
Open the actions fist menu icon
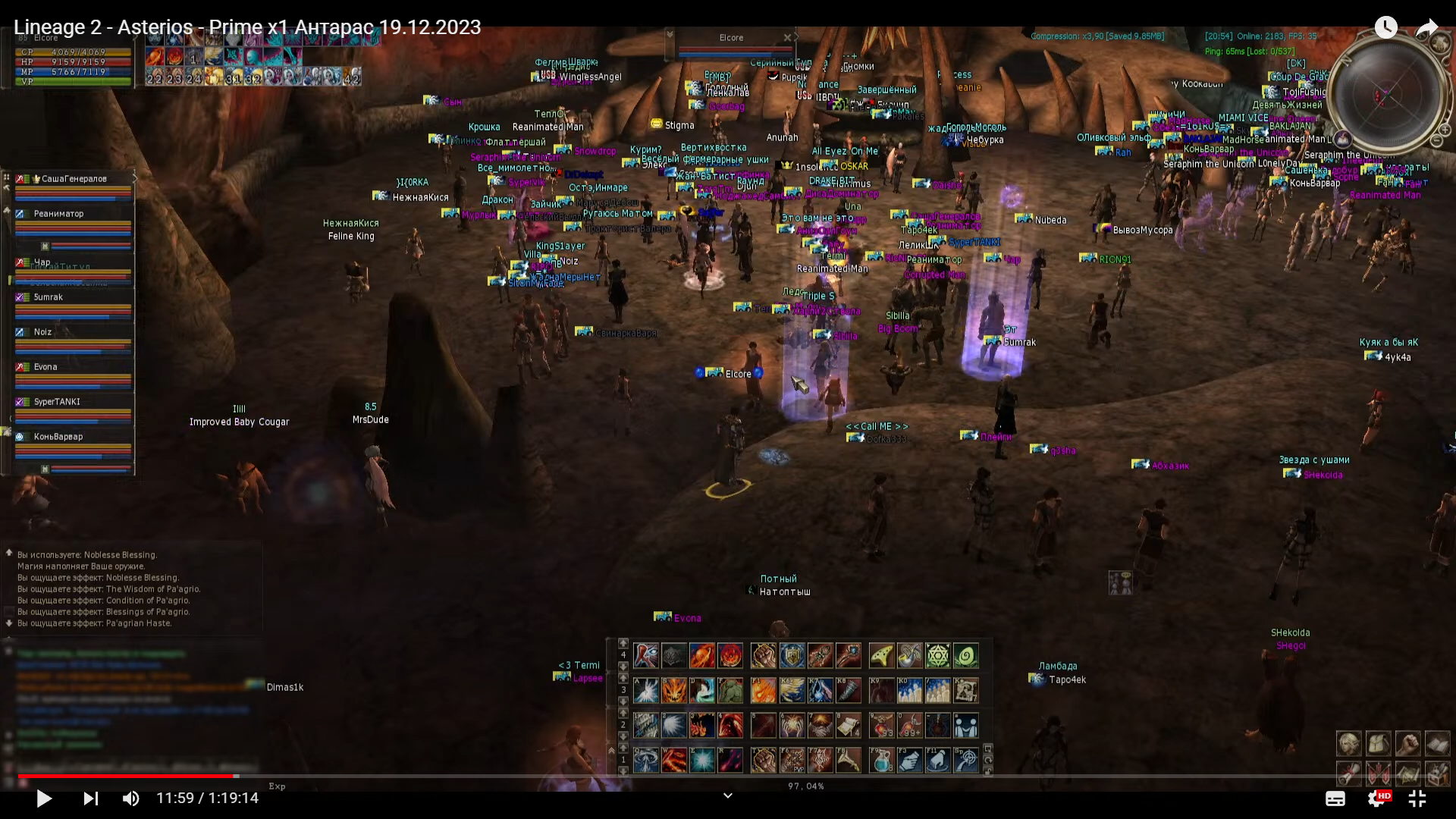pyautogui.click(x=1407, y=744)
